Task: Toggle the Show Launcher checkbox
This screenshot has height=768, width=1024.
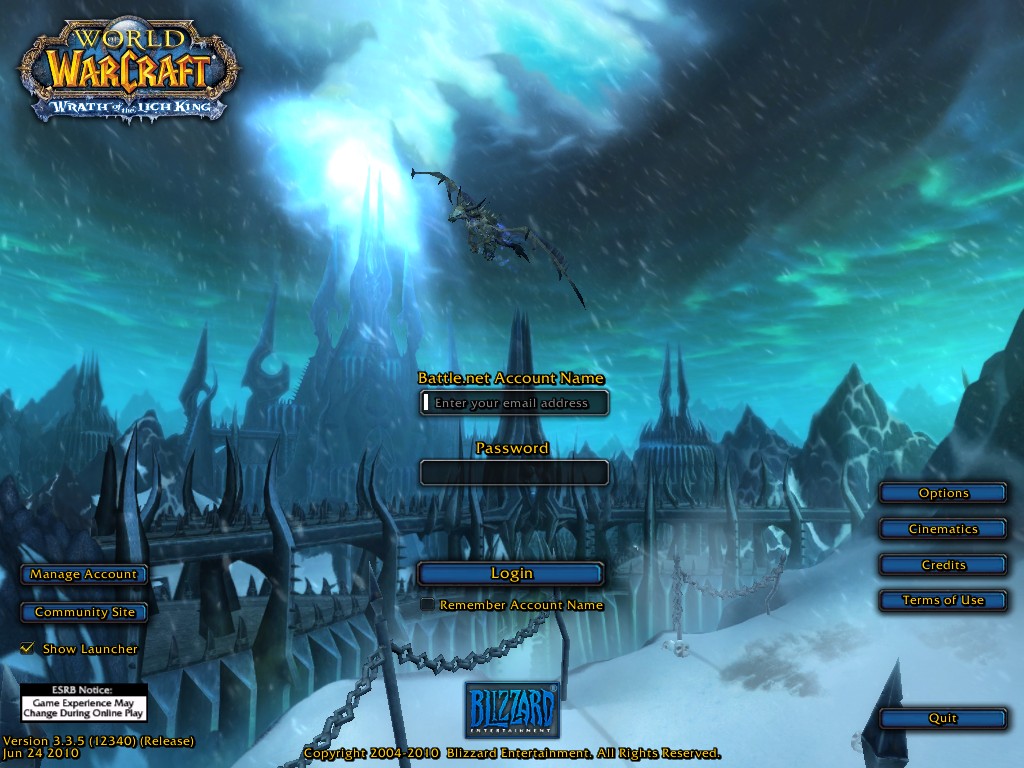Action: [x=28, y=649]
